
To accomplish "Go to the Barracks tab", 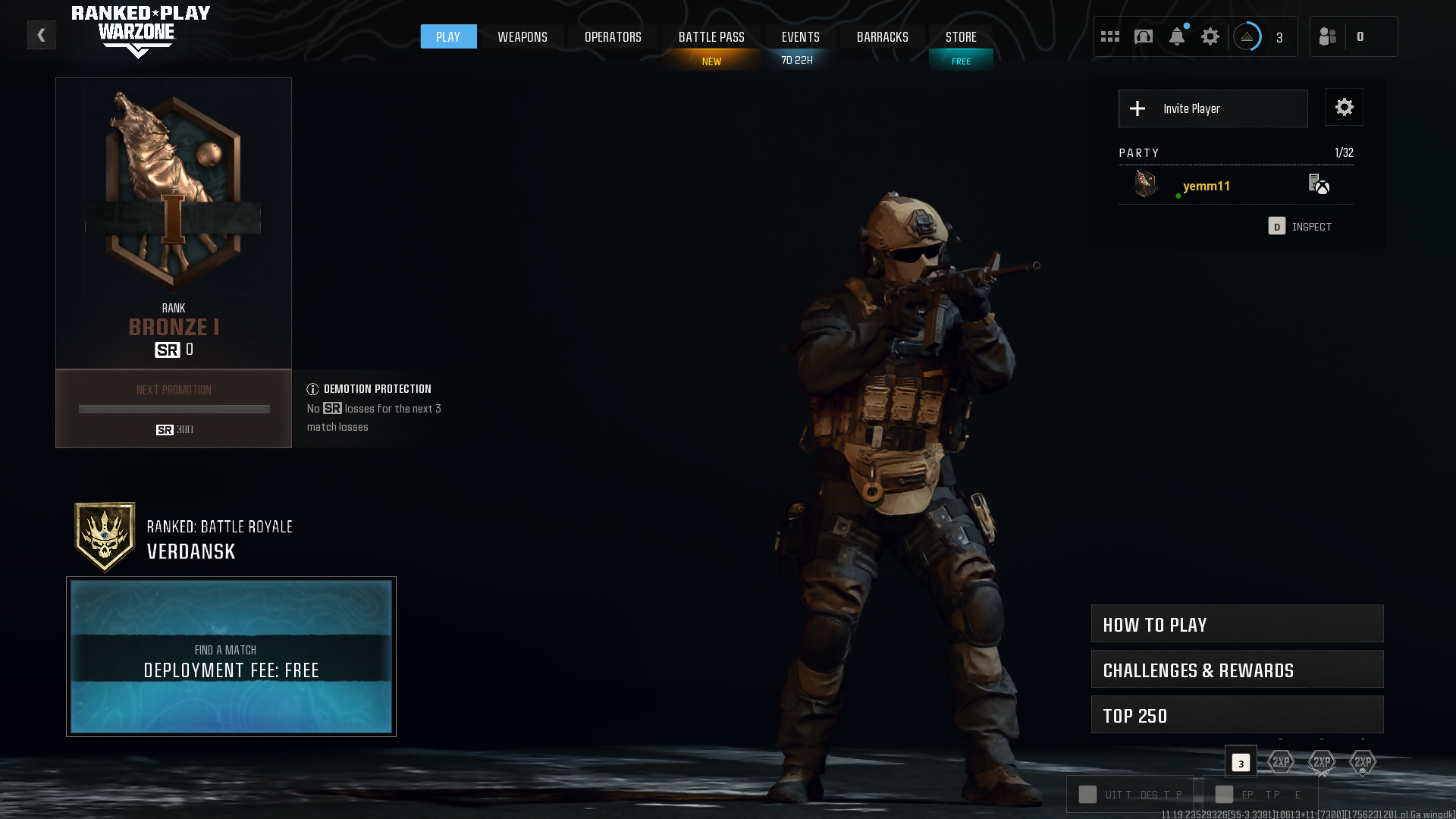I will click(x=882, y=36).
